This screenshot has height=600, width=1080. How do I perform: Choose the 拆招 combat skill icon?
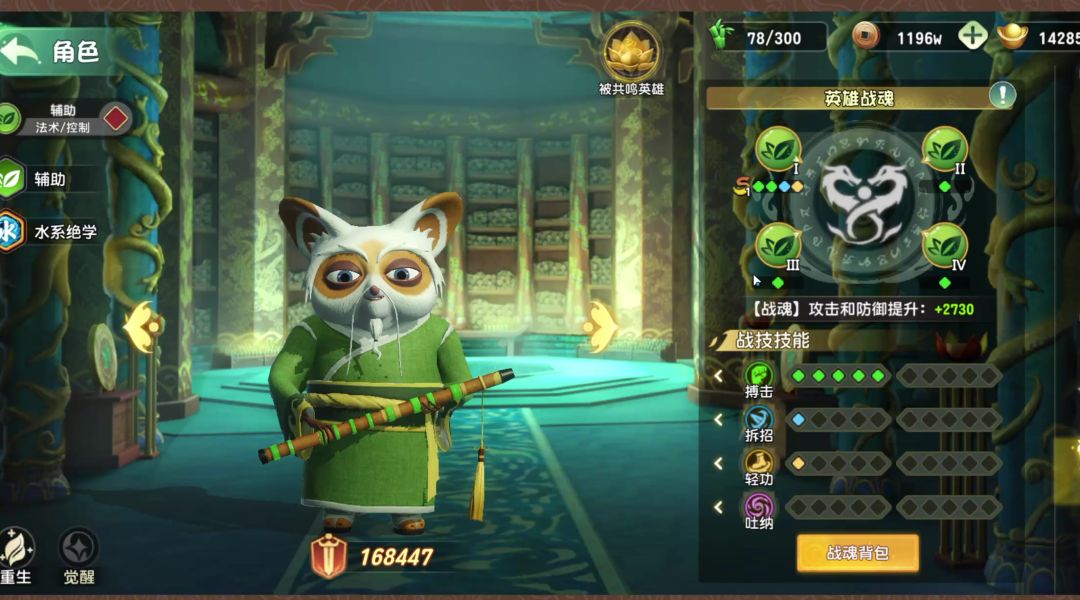pos(759,420)
